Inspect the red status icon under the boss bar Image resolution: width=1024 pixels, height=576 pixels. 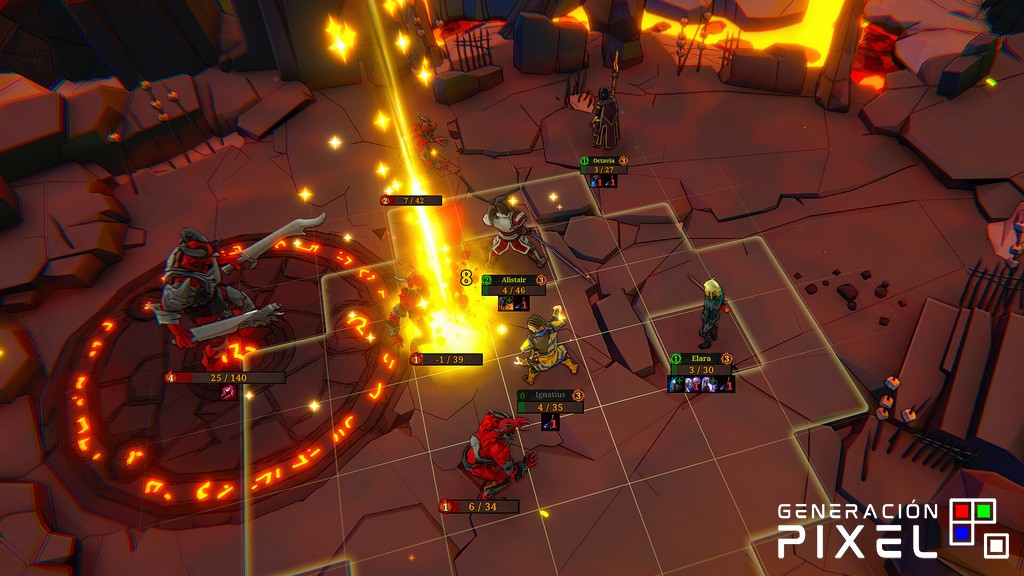click(x=227, y=392)
